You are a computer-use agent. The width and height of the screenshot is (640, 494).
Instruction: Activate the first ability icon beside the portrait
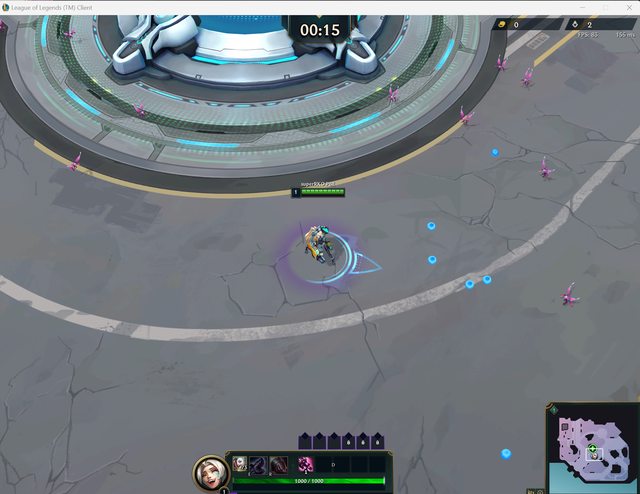(241, 464)
